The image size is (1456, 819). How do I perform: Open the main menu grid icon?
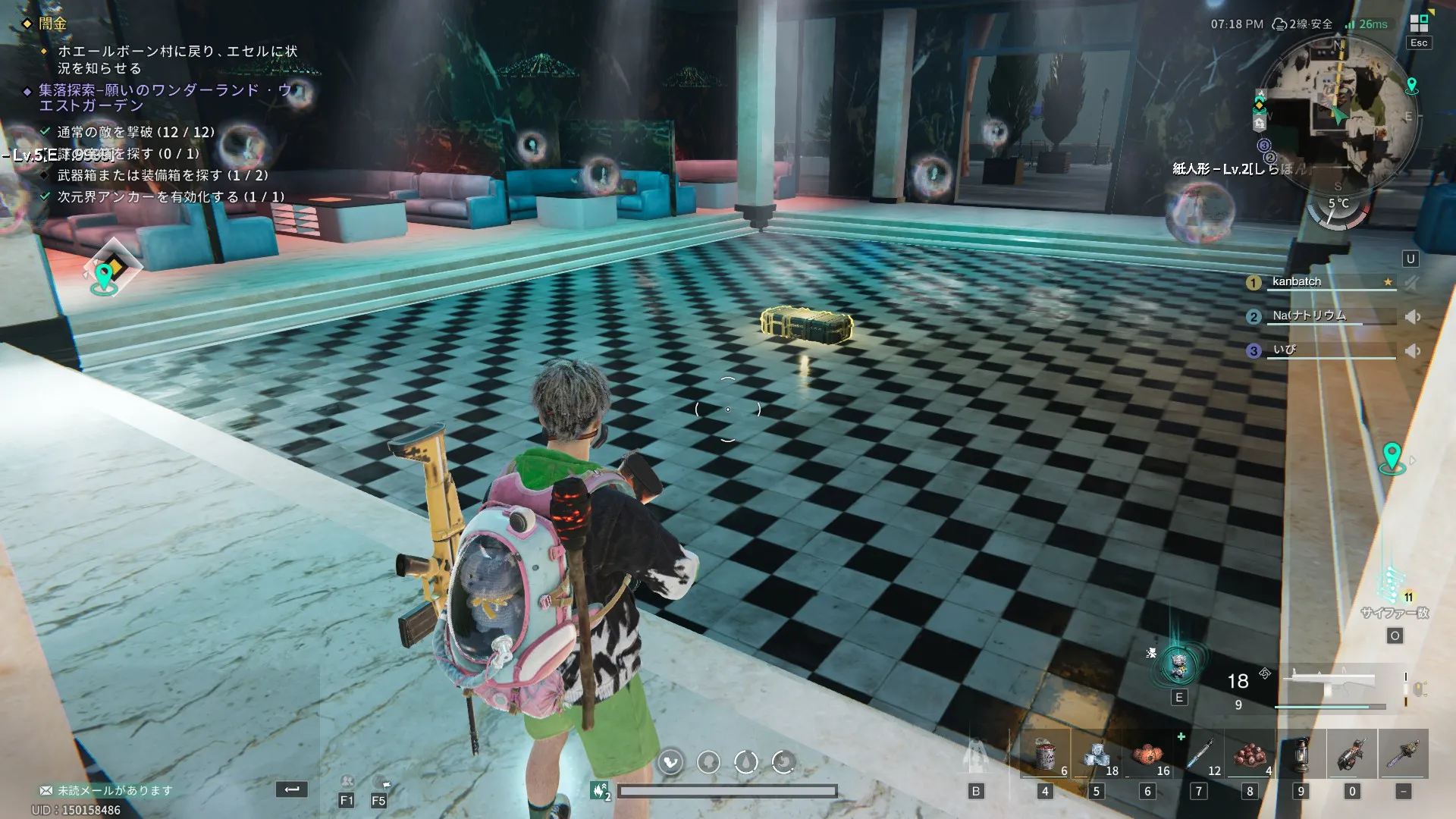pyautogui.click(x=1418, y=24)
